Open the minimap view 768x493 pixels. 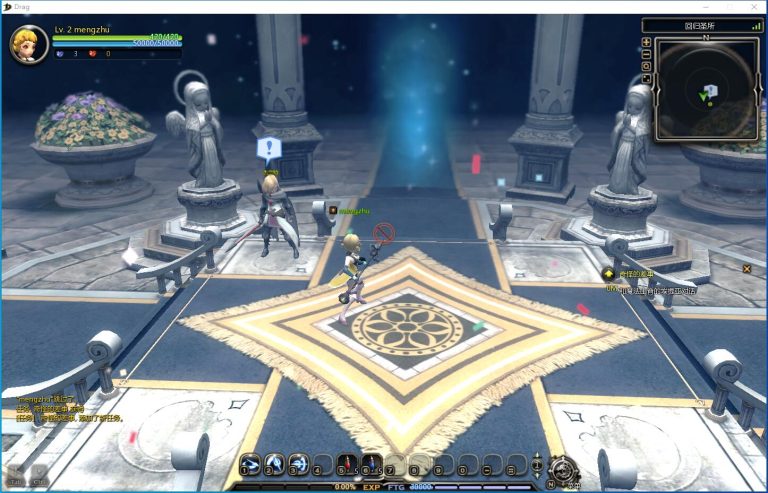[x=706, y=91]
